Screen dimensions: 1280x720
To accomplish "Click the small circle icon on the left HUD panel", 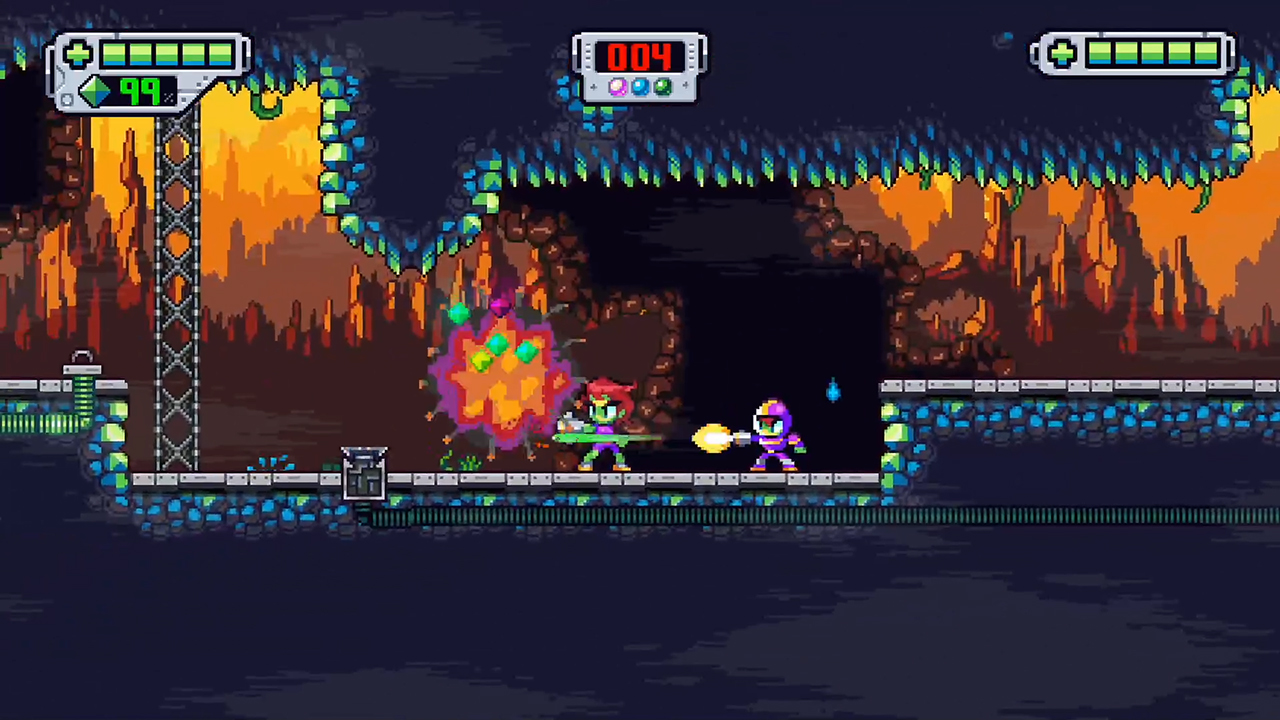I will tap(67, 98).
